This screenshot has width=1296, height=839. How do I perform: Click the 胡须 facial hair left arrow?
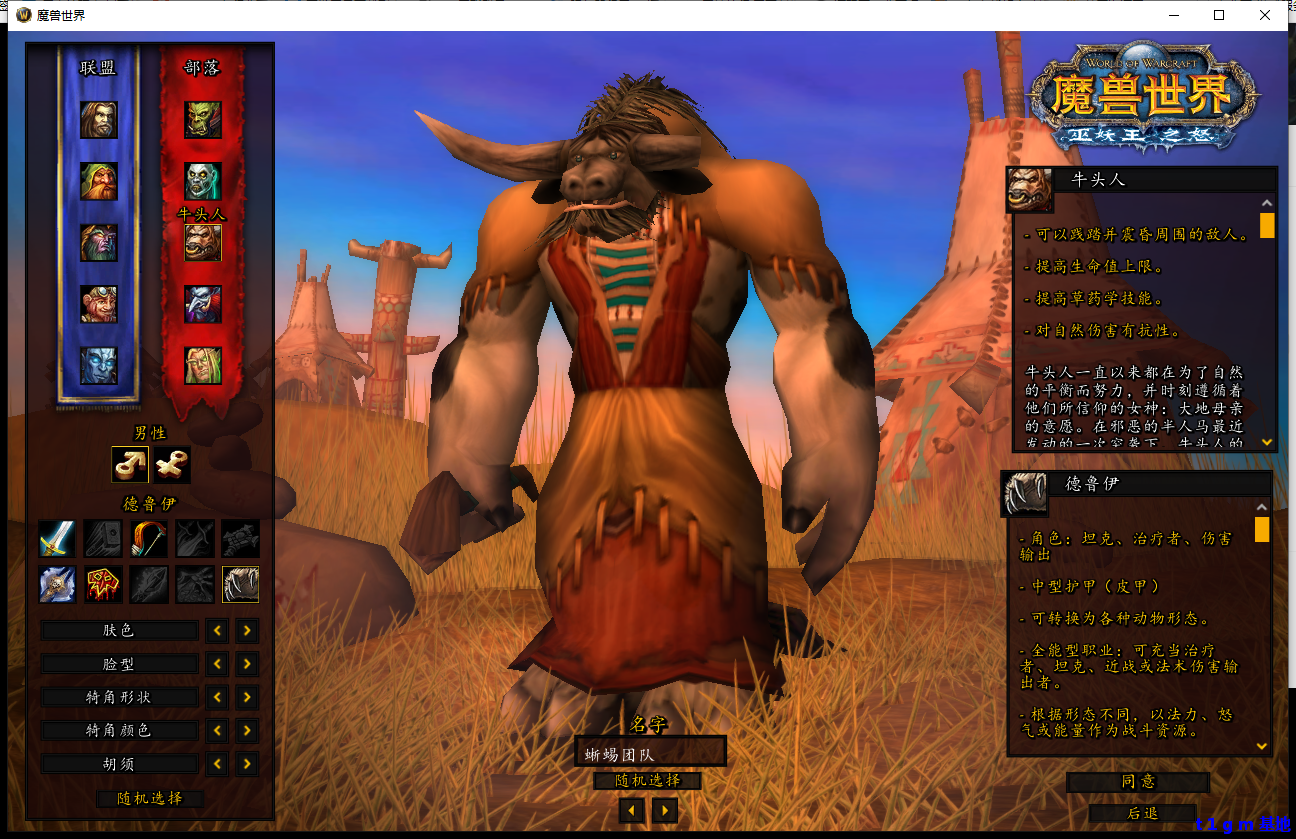217,763
